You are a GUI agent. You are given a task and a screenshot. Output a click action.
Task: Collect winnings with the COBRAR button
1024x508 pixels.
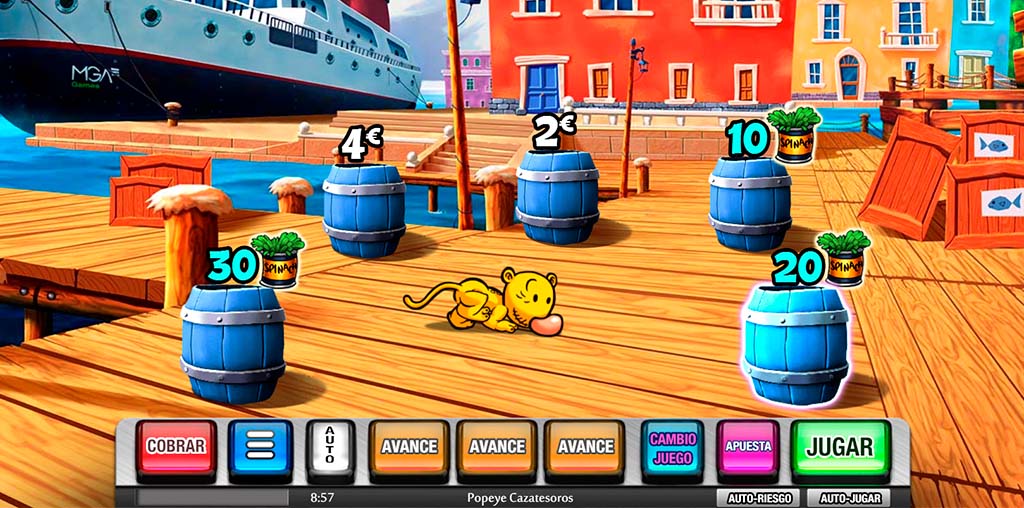[176, 447]
